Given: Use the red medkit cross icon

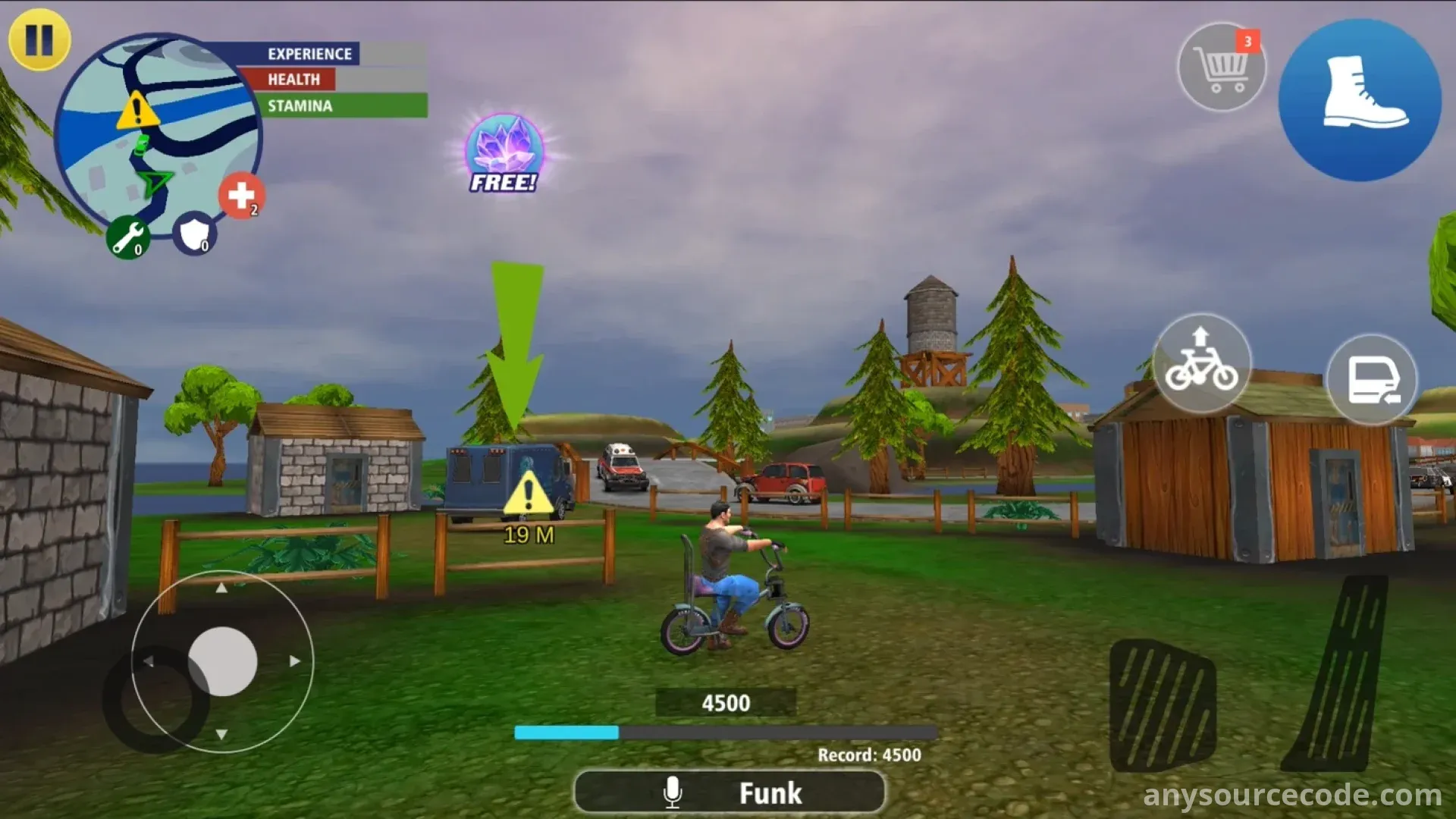Looking at the screenshot, I should point(241,196).
